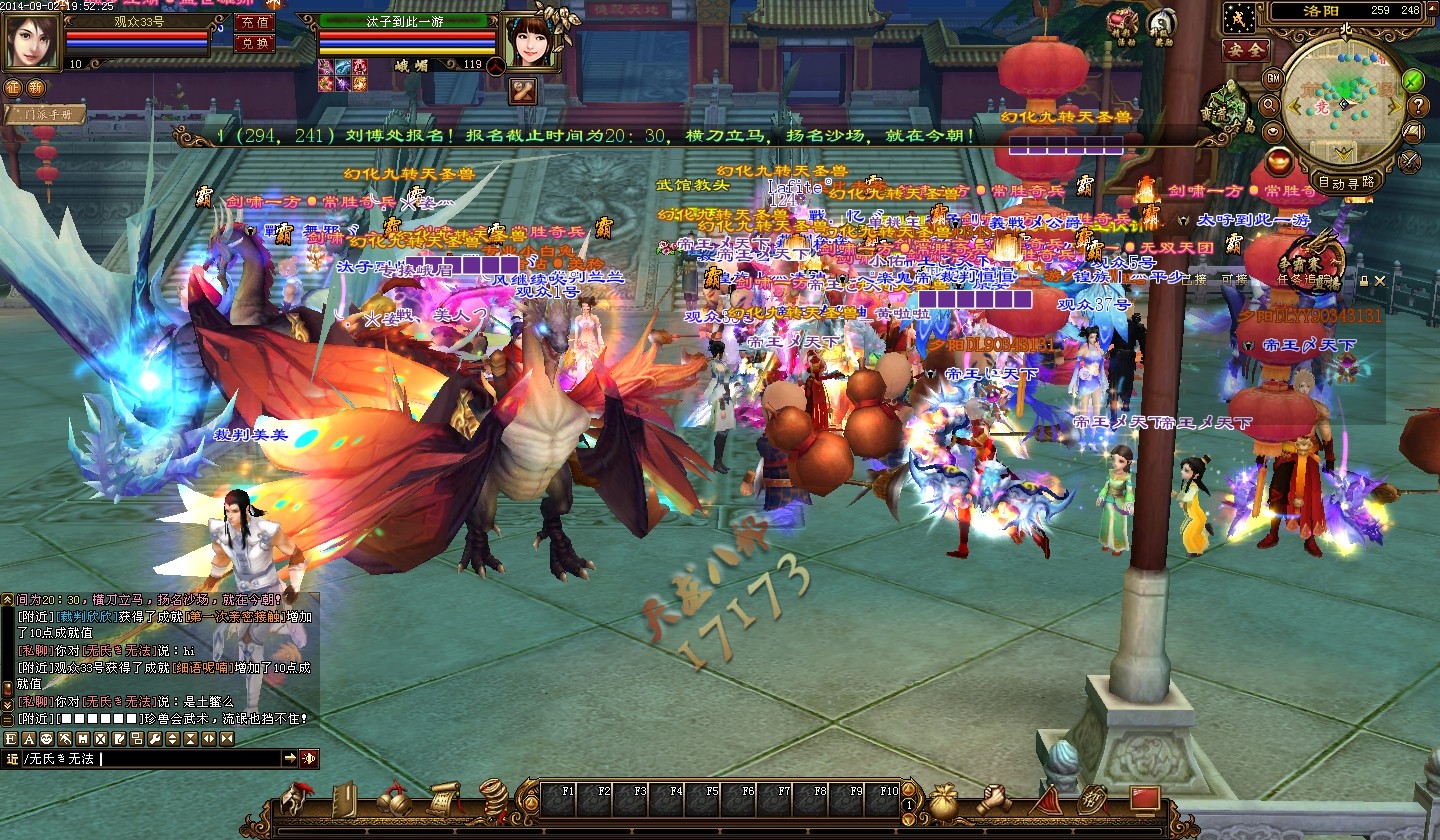1440x840 pixels.
Task: Click the chat input field
Action: tap(190, 759)
